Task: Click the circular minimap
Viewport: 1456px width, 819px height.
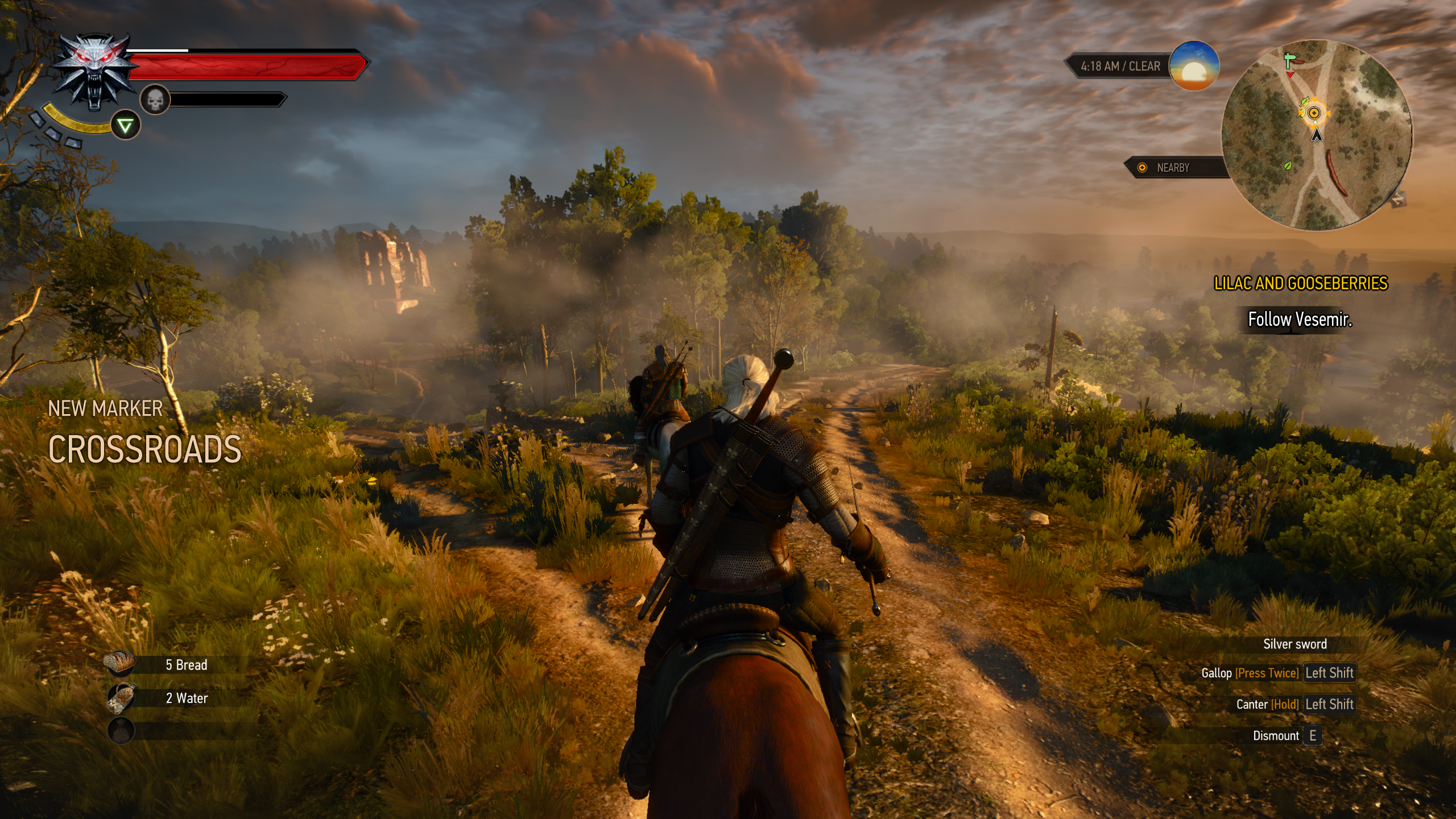Action: (1316, 135)
